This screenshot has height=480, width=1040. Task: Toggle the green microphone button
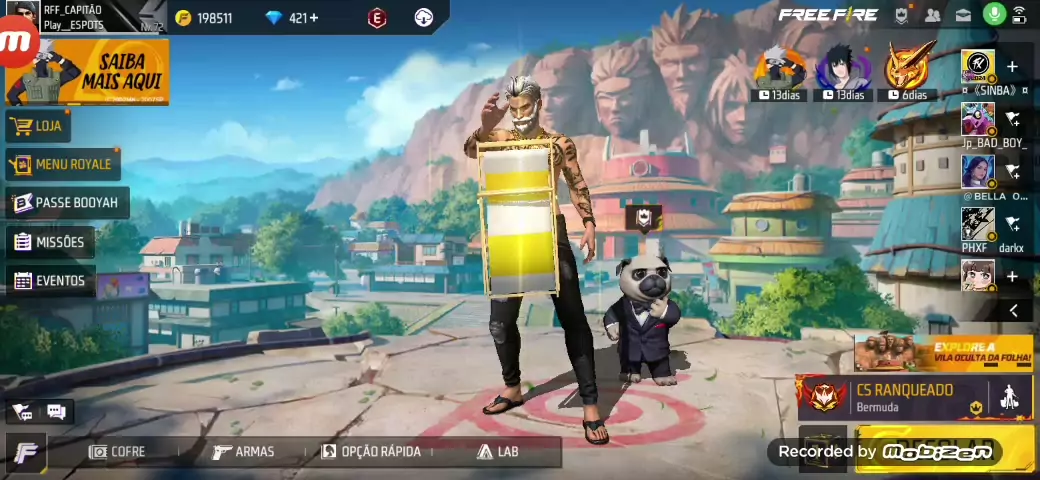[x=993, y=15]
